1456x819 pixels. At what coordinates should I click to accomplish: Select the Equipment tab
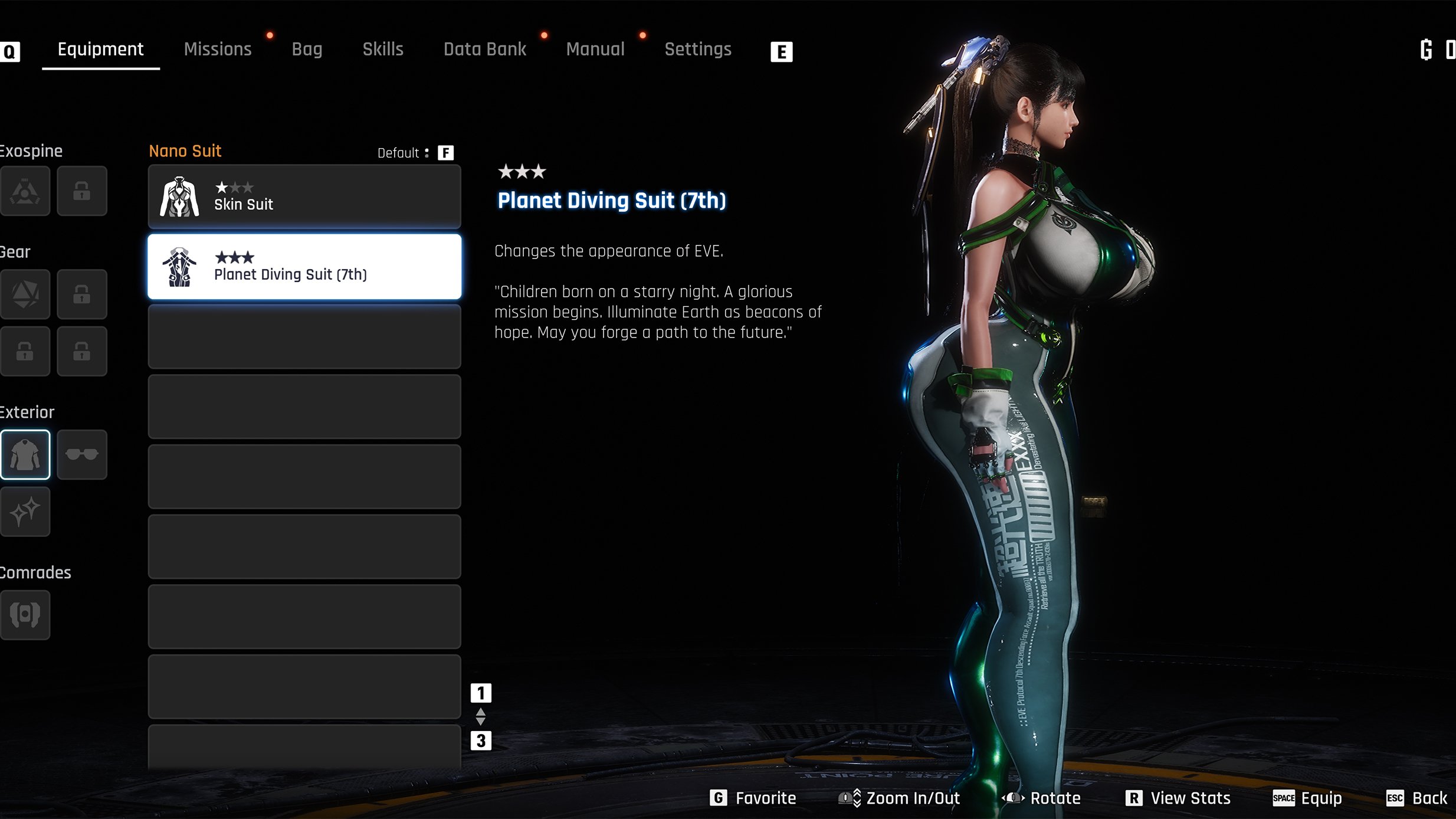pyautogui.click(x=100, y=50)
